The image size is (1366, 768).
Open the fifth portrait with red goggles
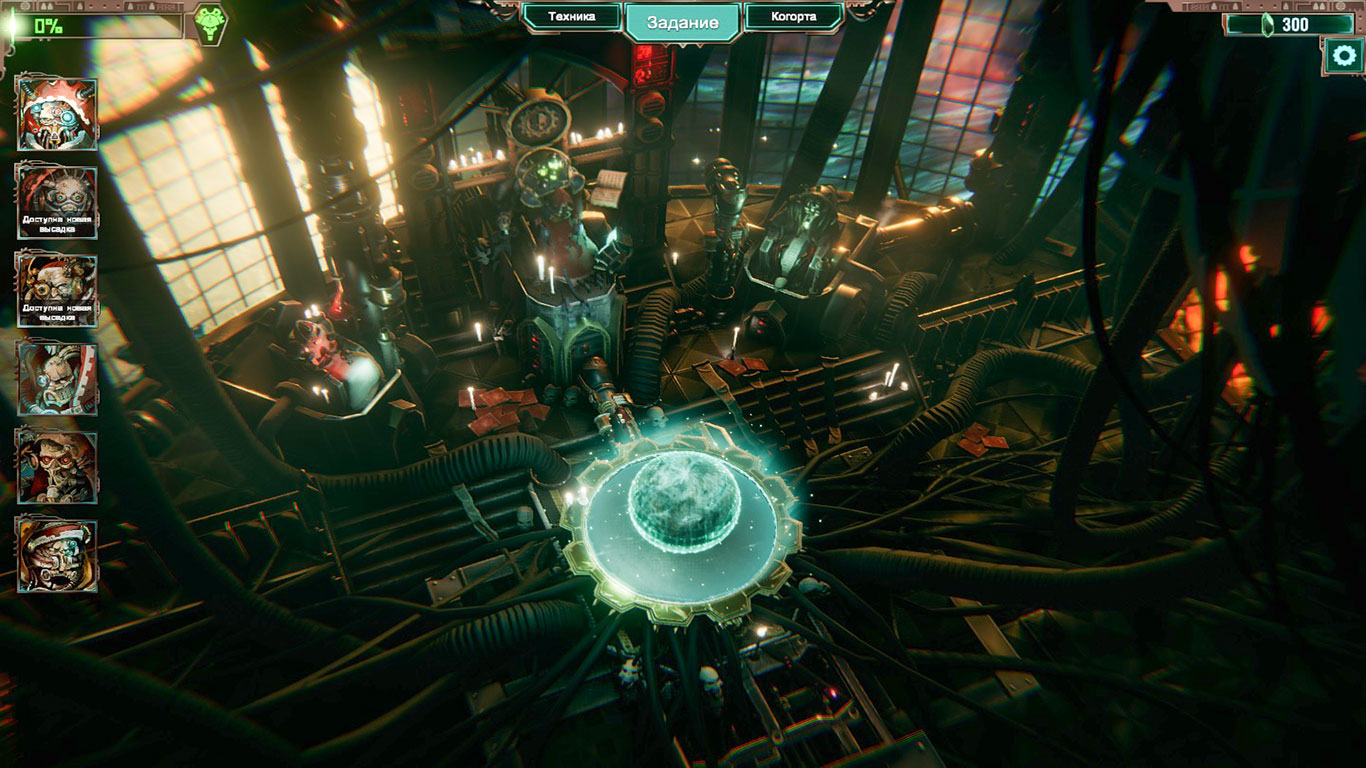click(57, 467)
